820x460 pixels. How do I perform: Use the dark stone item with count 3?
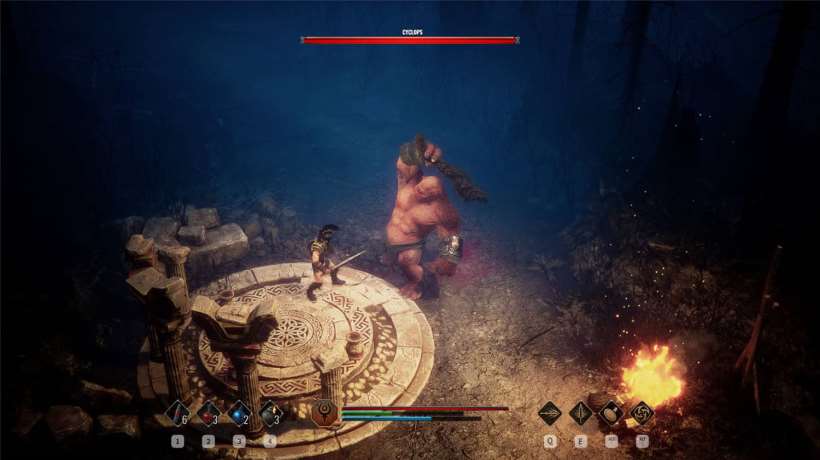pos(270,413)
